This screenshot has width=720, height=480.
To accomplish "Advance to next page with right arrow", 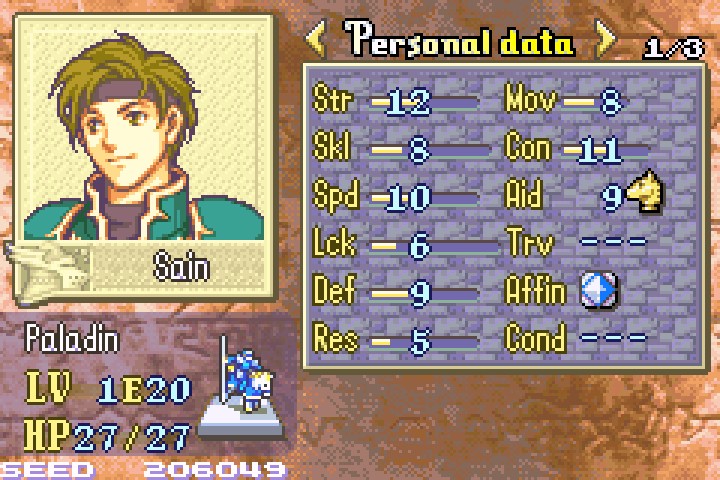I will 605,41.
